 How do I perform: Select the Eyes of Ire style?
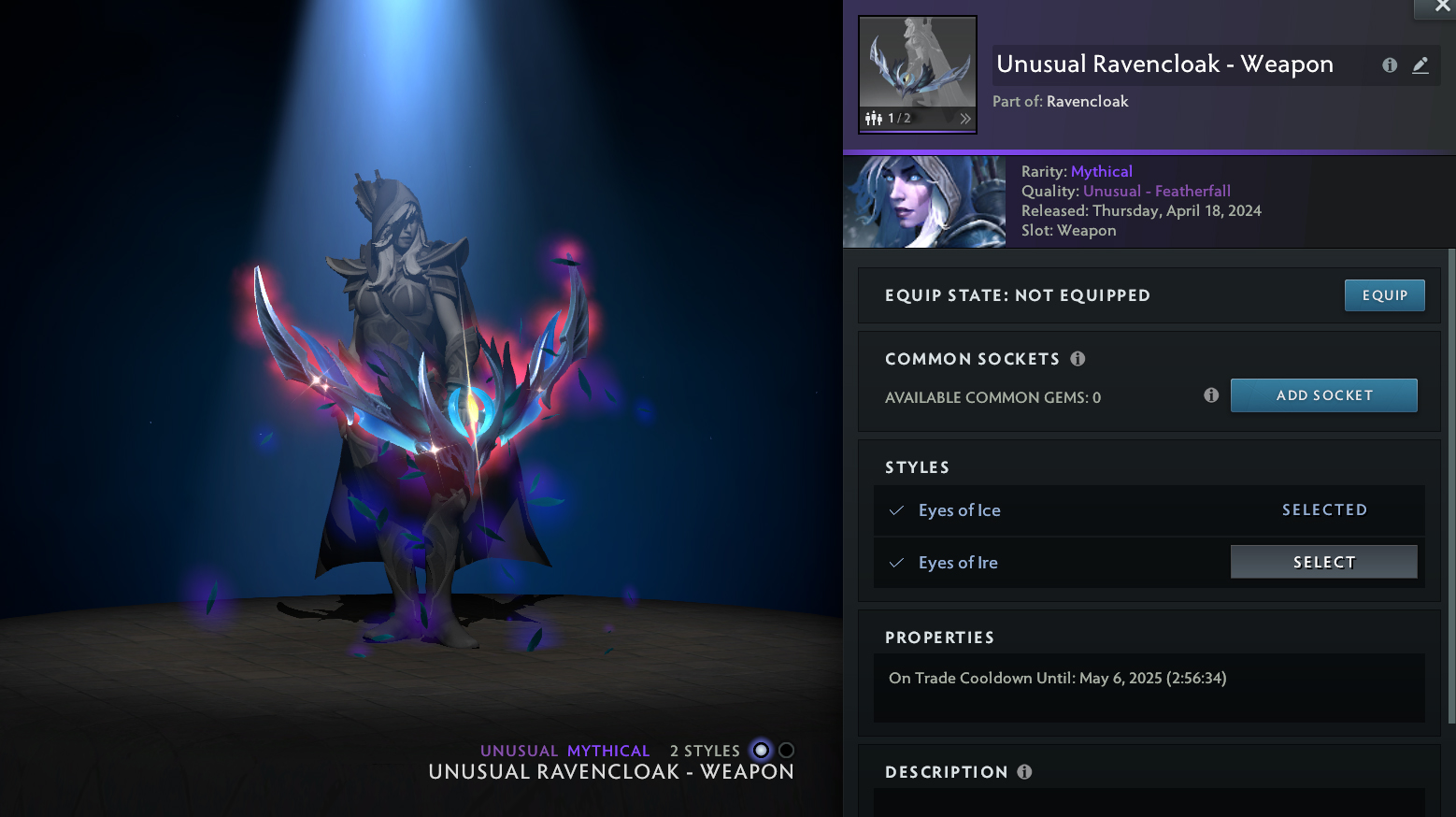(1323, 562)
